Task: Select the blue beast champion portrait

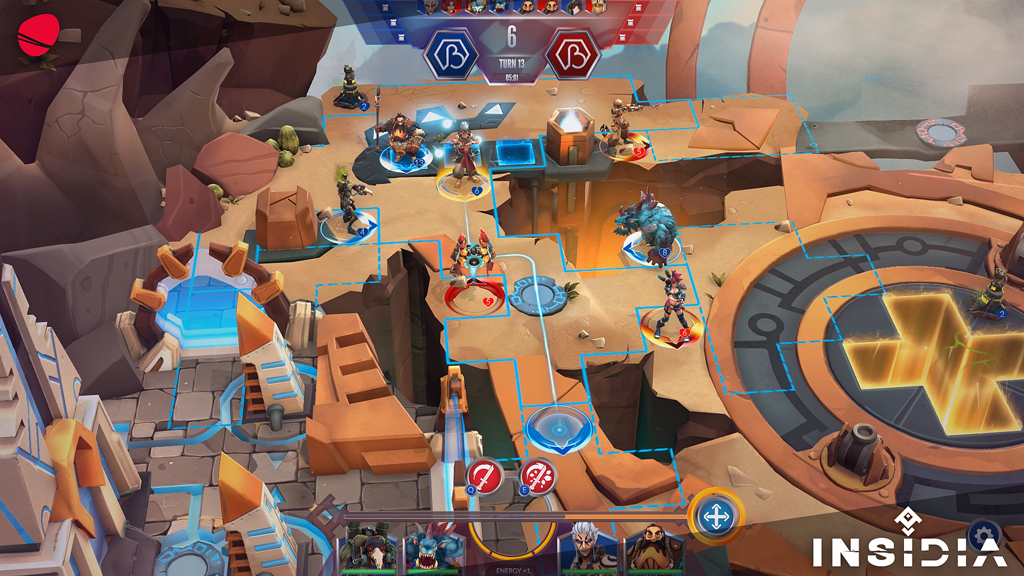Action: 433,549
